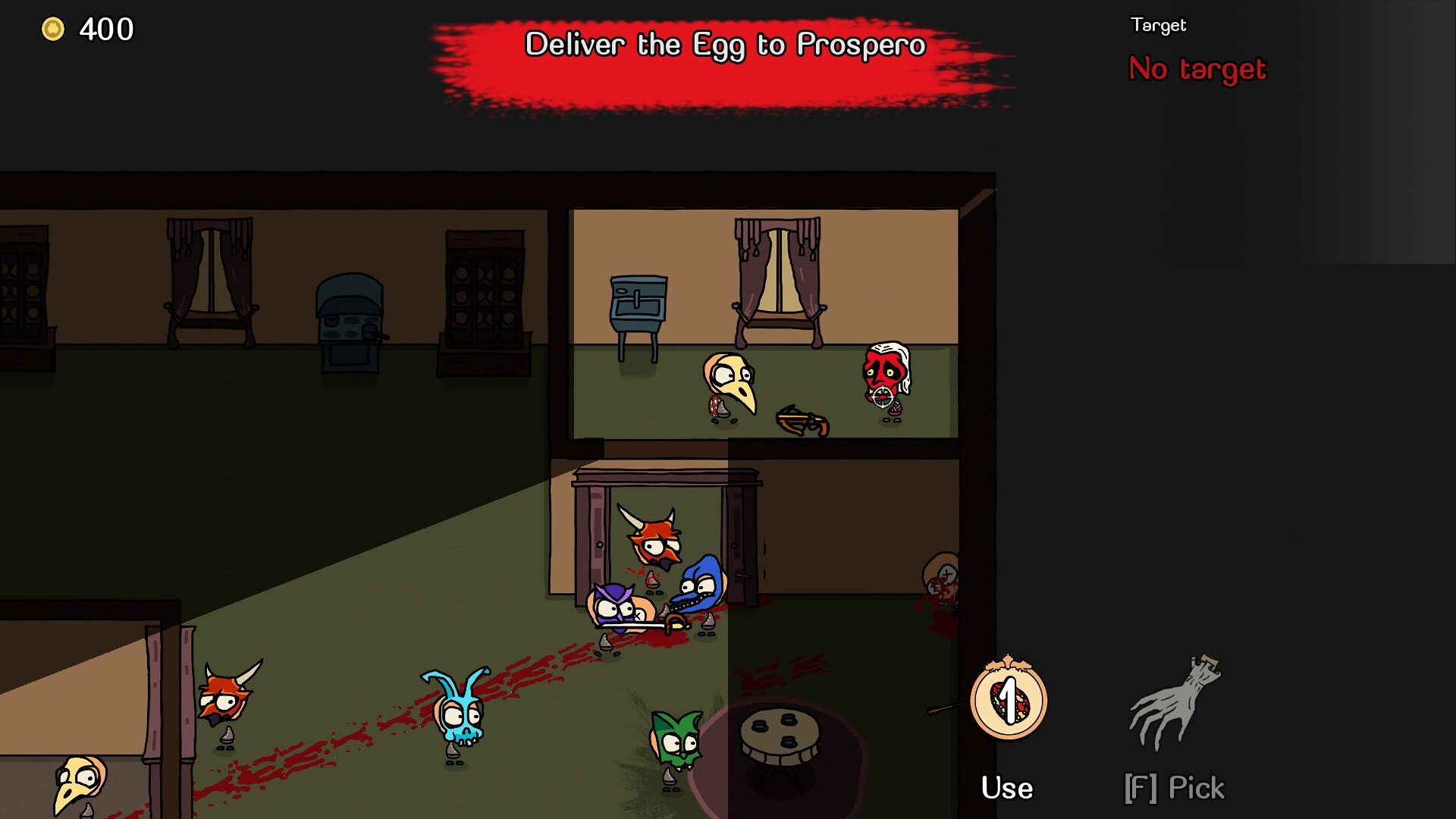Click the 'No target' label
Viewport: 1456px width, 819px height.
1197,69
